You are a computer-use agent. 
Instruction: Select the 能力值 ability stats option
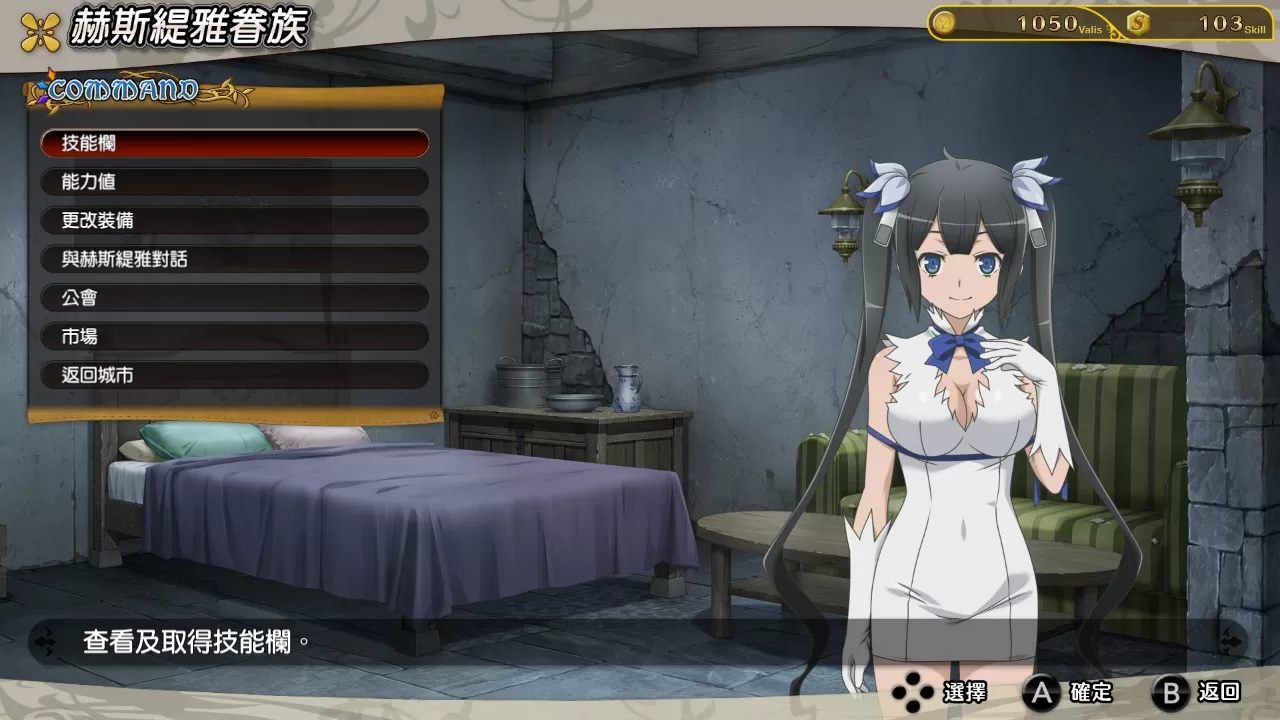click(x=234, y=182)
